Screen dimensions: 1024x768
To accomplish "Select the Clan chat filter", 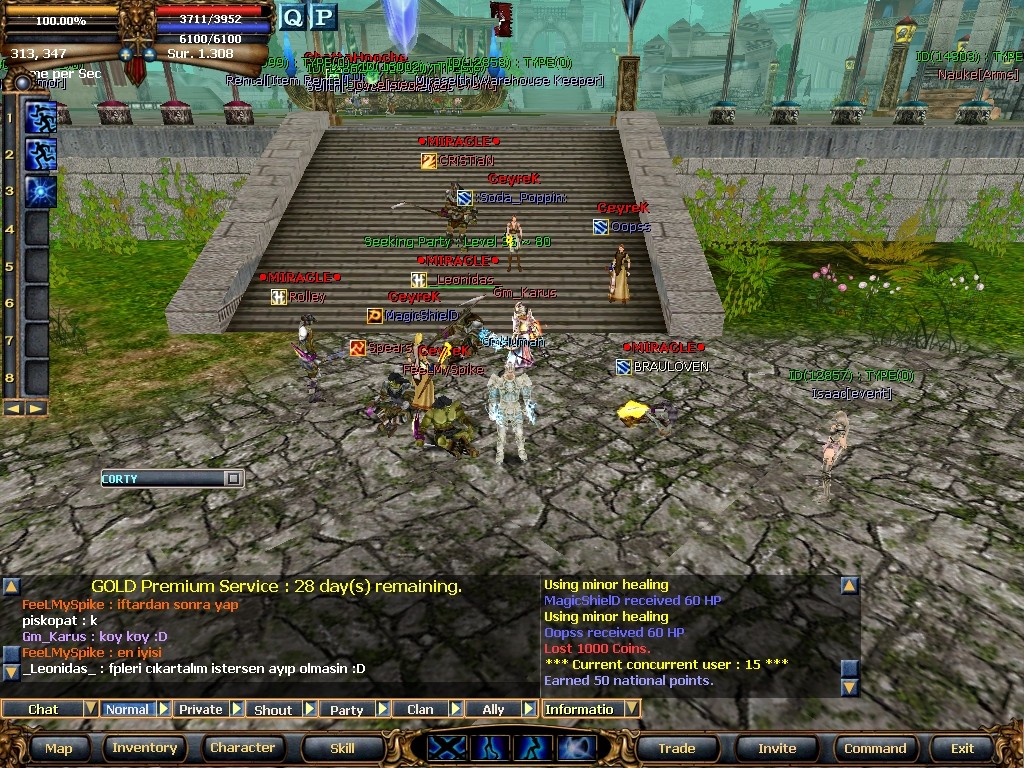I will pyautogui.click(x=420, y=709).
